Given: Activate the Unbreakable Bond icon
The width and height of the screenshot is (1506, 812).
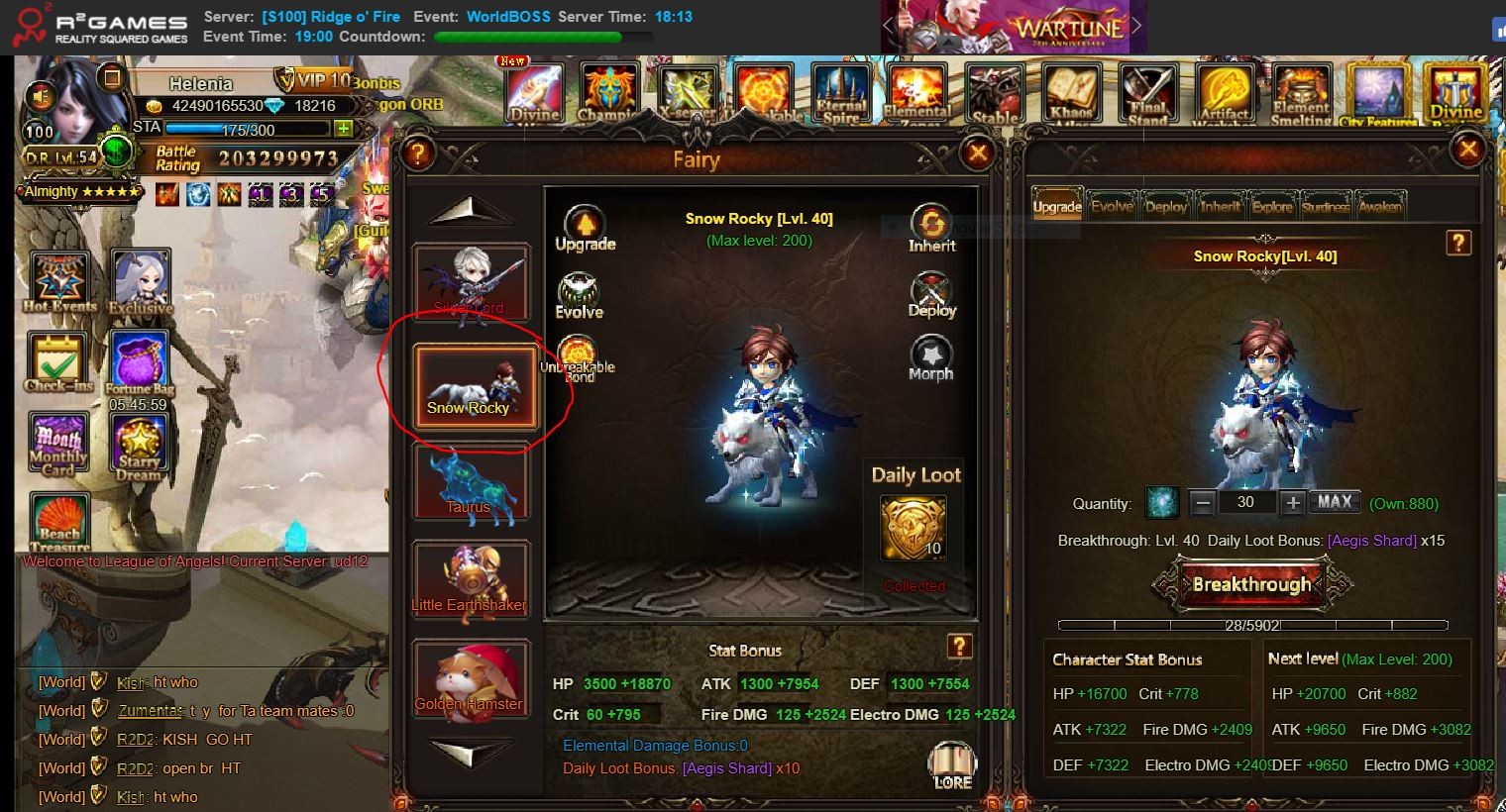Looking at the screenshot, I should tap(578, 356).
